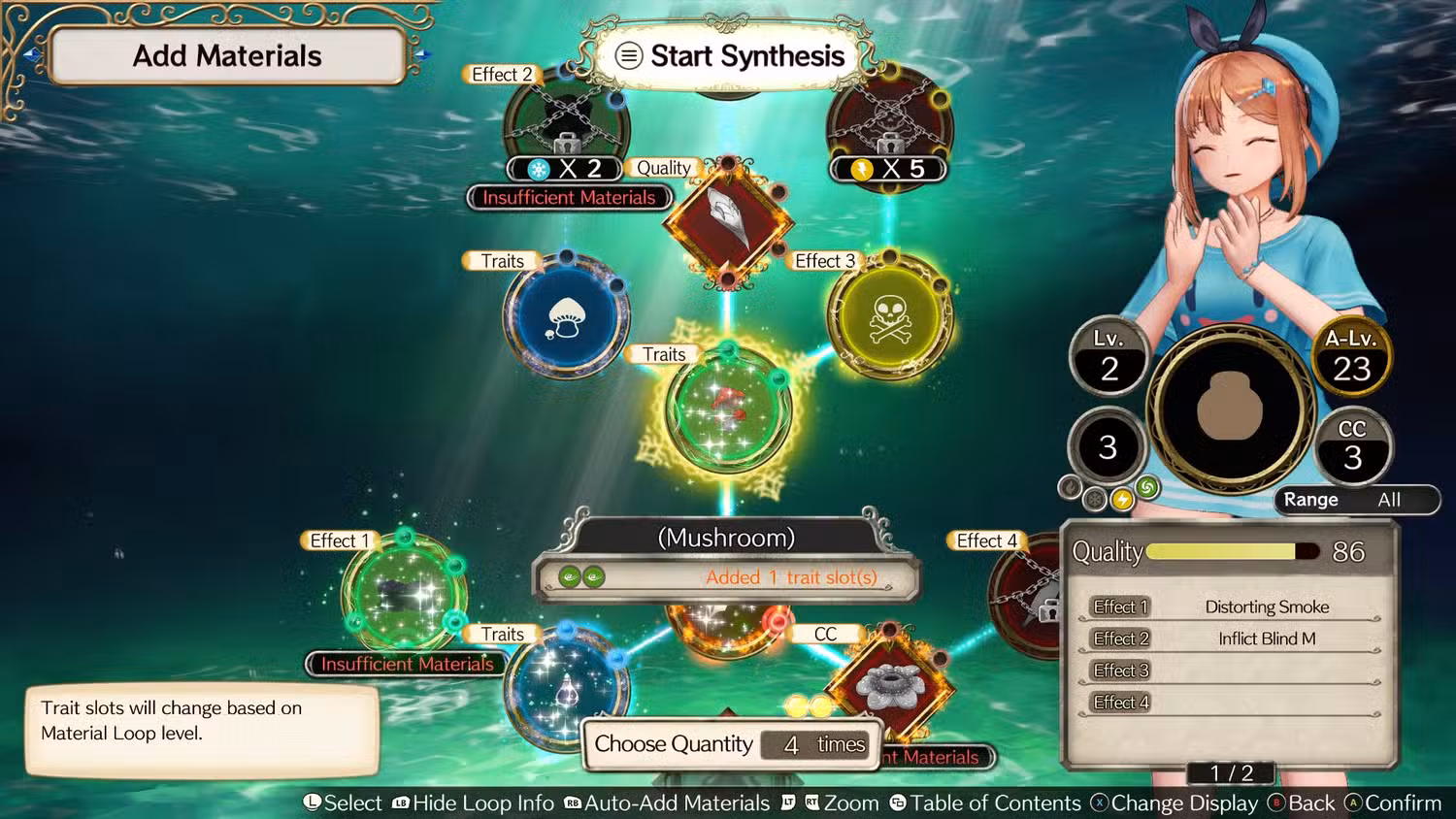Select the red diamond Quality node

727,219
